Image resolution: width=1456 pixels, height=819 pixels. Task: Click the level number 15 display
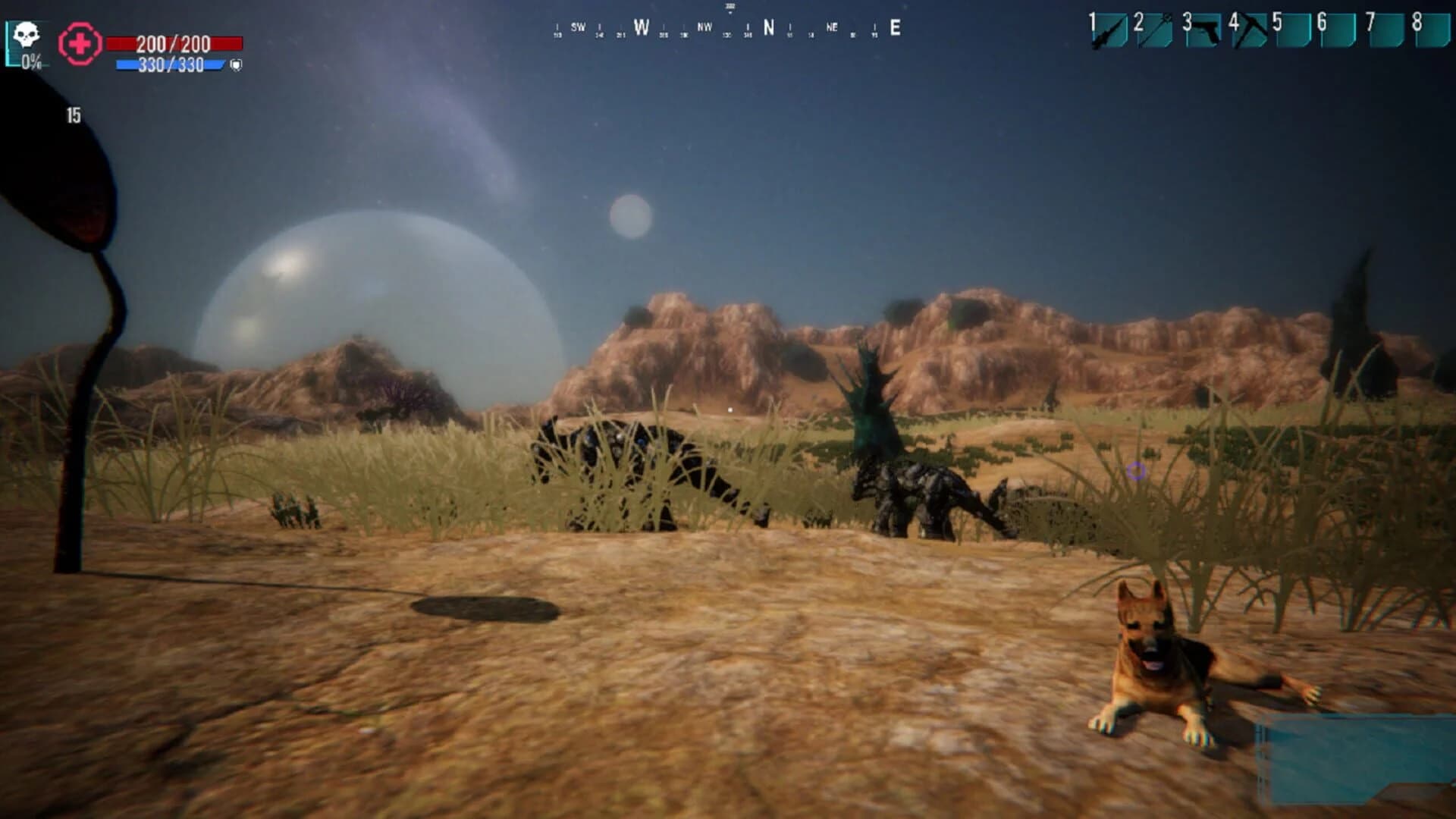coord(74,117)
